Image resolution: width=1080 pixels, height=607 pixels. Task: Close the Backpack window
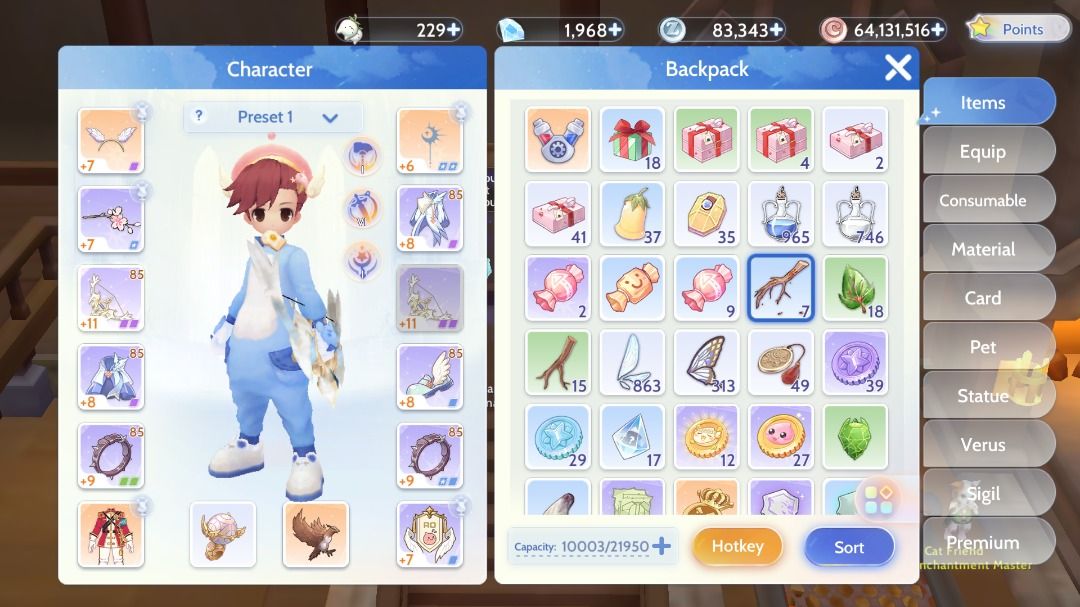(897, 68)
